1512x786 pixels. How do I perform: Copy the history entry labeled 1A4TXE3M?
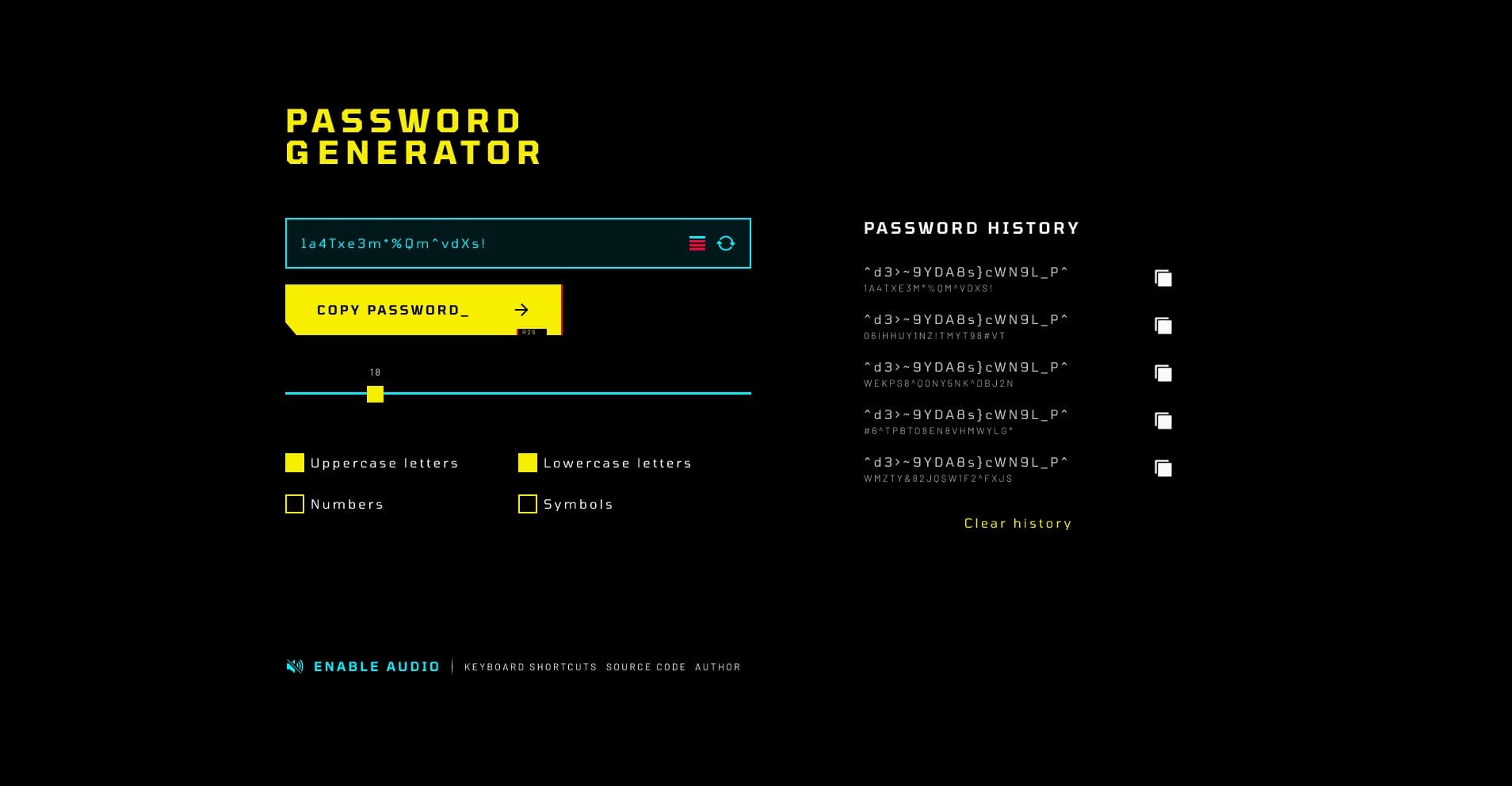[1163, 278]
